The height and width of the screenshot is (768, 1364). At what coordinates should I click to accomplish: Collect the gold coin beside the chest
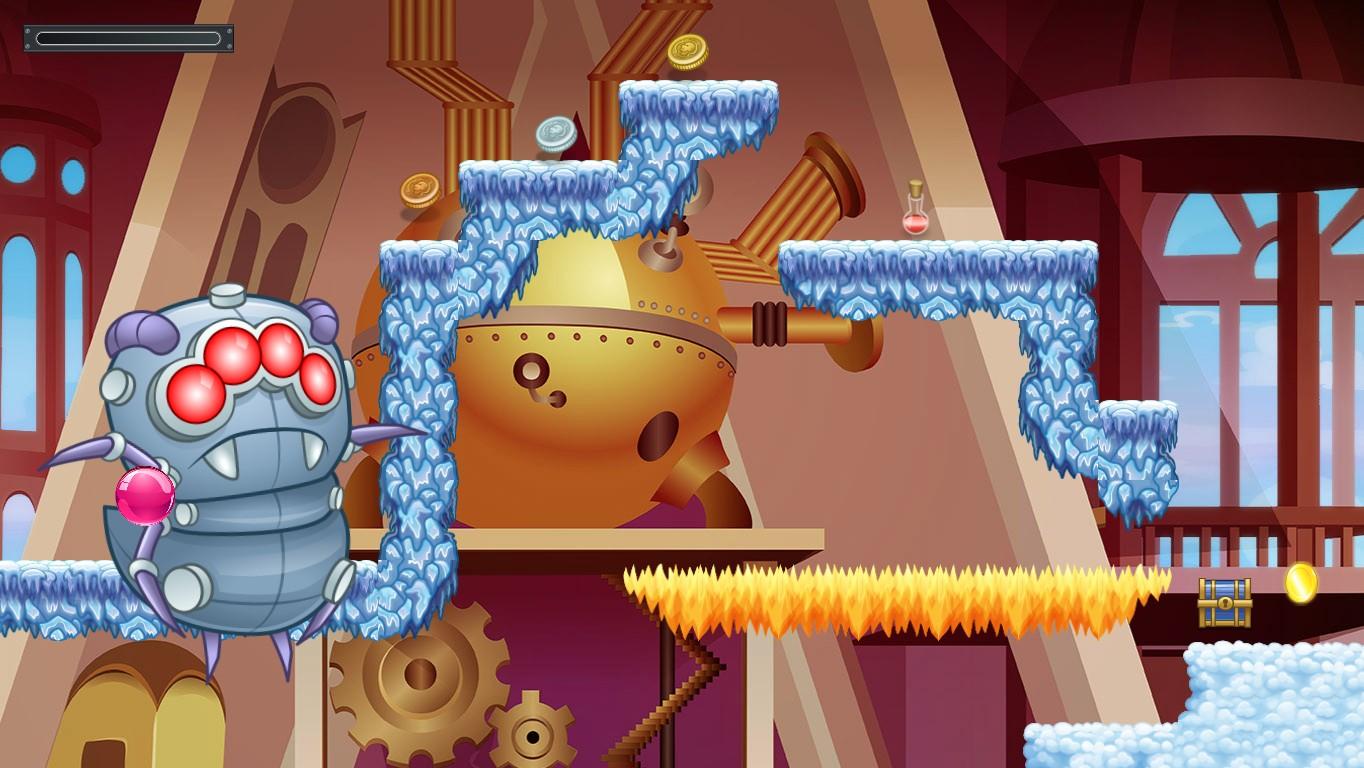pos(1301,585)
